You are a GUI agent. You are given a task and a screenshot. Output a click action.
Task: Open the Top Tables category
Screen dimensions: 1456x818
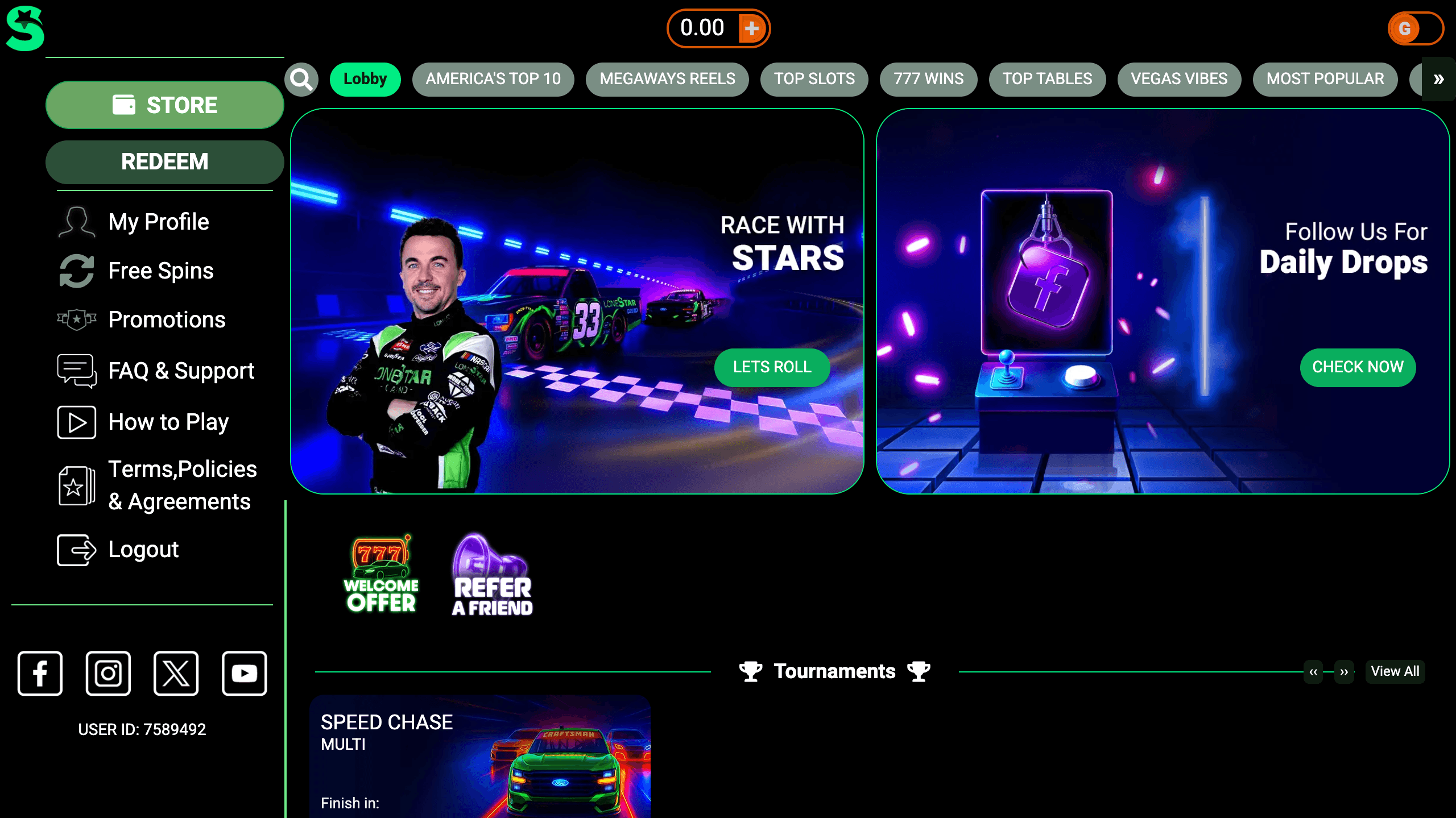pyautogui.click(x=1047, y=80)
